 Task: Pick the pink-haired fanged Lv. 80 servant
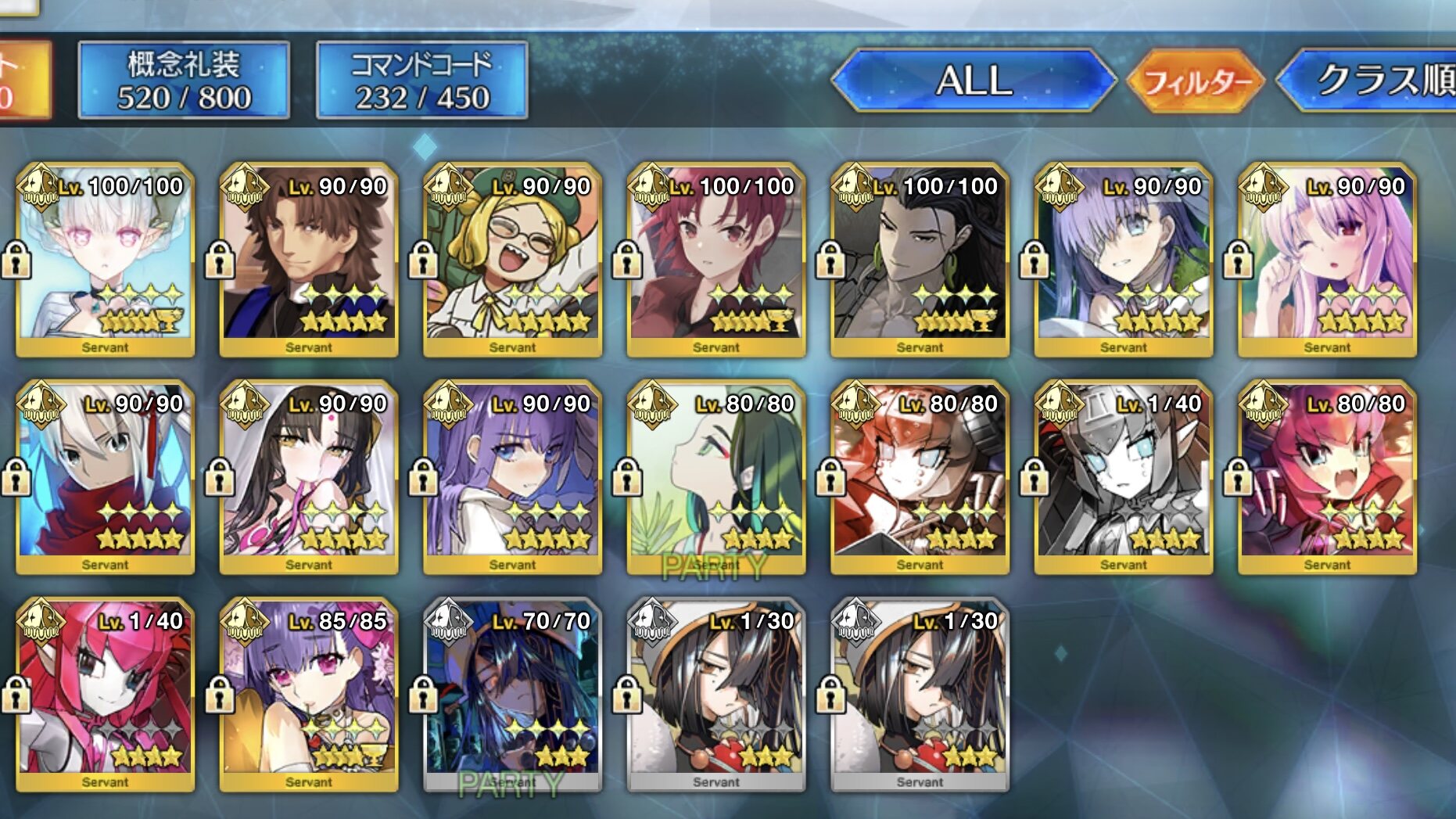1327,477
